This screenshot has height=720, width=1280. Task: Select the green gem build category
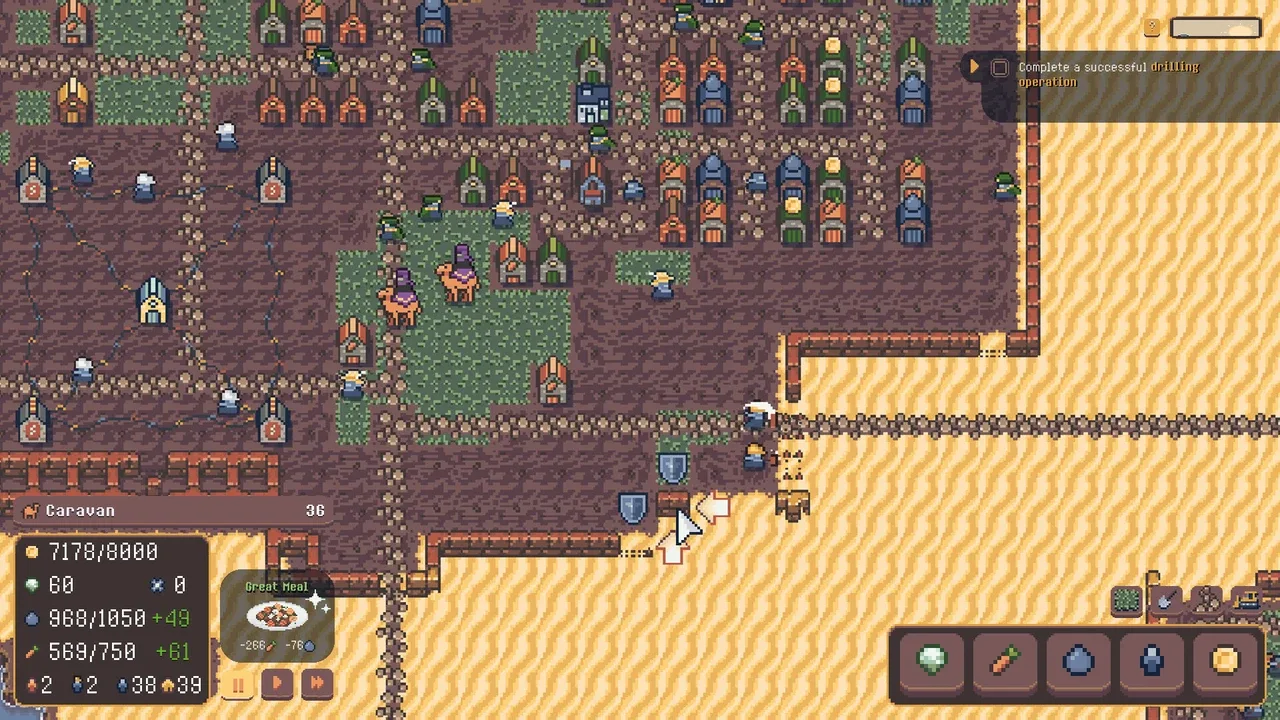[x=932, y=662]
